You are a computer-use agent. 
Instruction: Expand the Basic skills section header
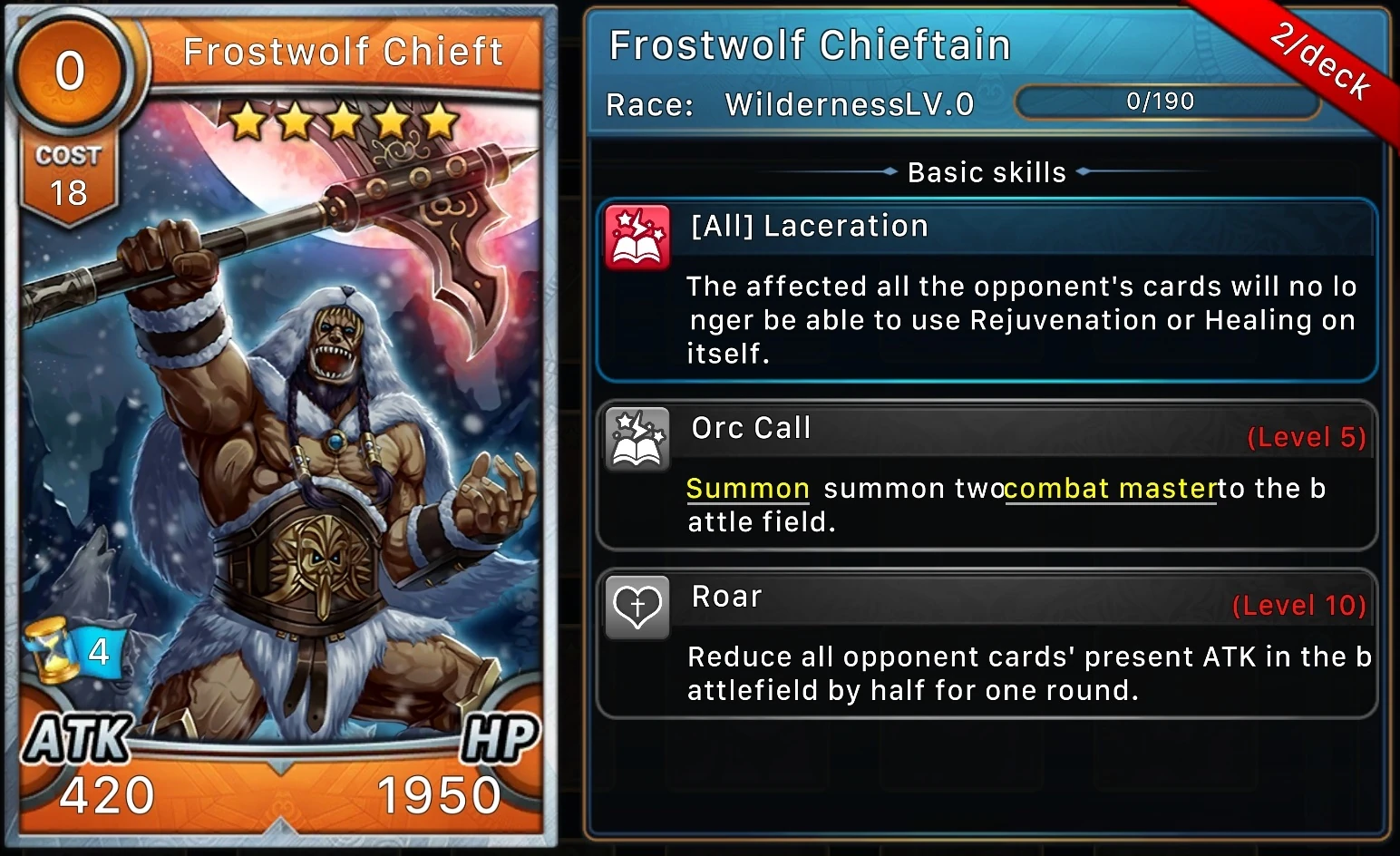point(987,171)
